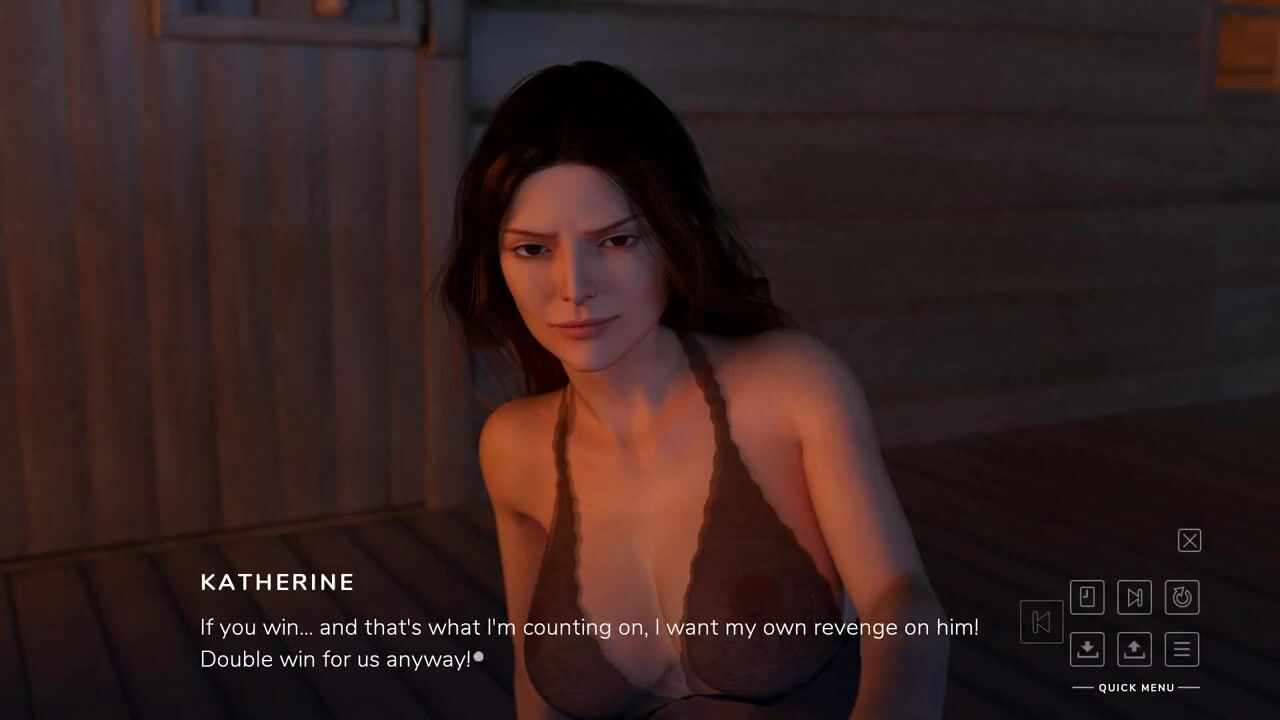The width and height of the screenshot is (1280, 720).
Task: Go back using the rollback arrow button
Action: click(1041, 622)
